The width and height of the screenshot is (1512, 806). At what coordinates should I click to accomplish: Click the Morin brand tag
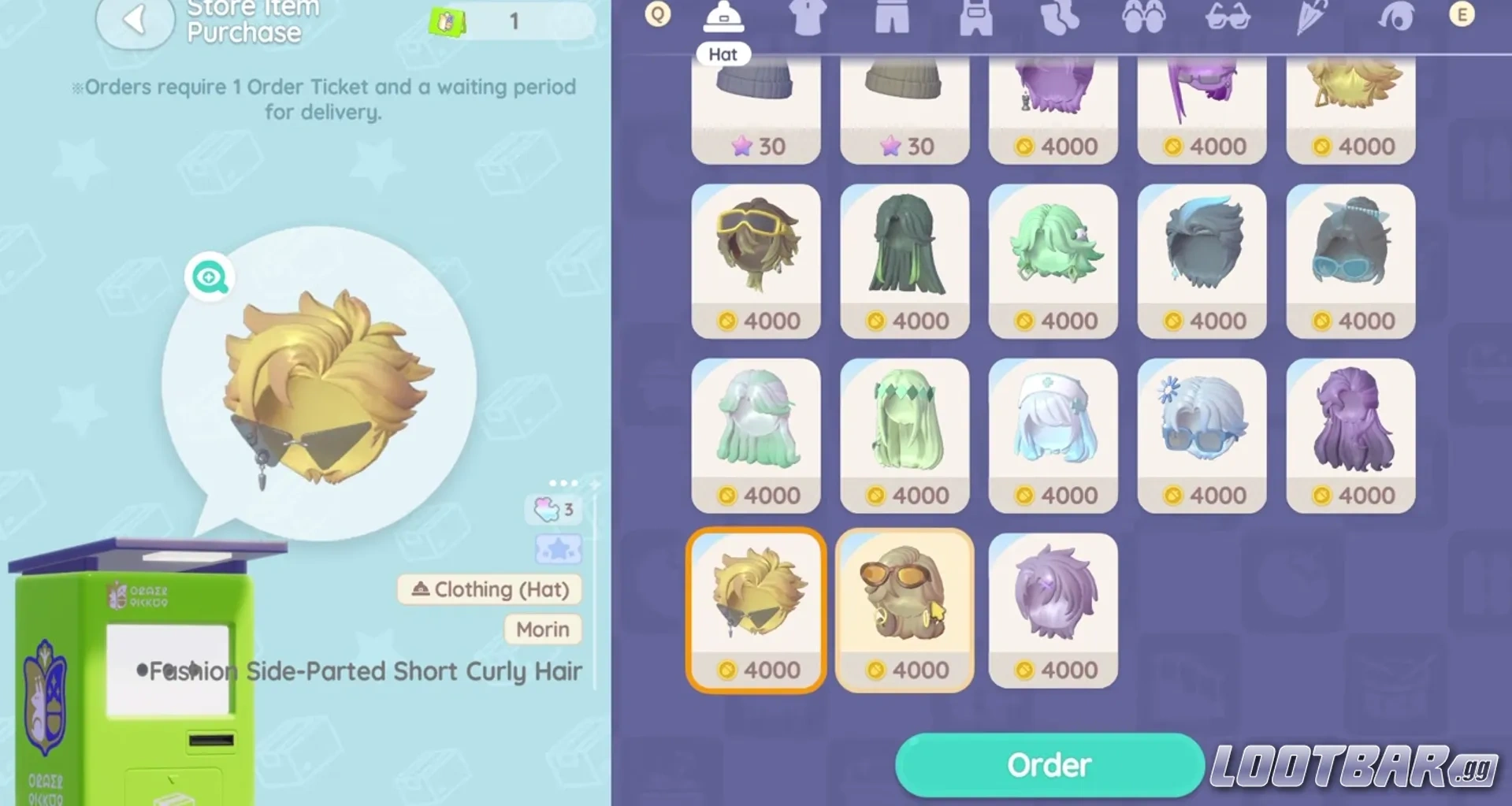point(542,630)
